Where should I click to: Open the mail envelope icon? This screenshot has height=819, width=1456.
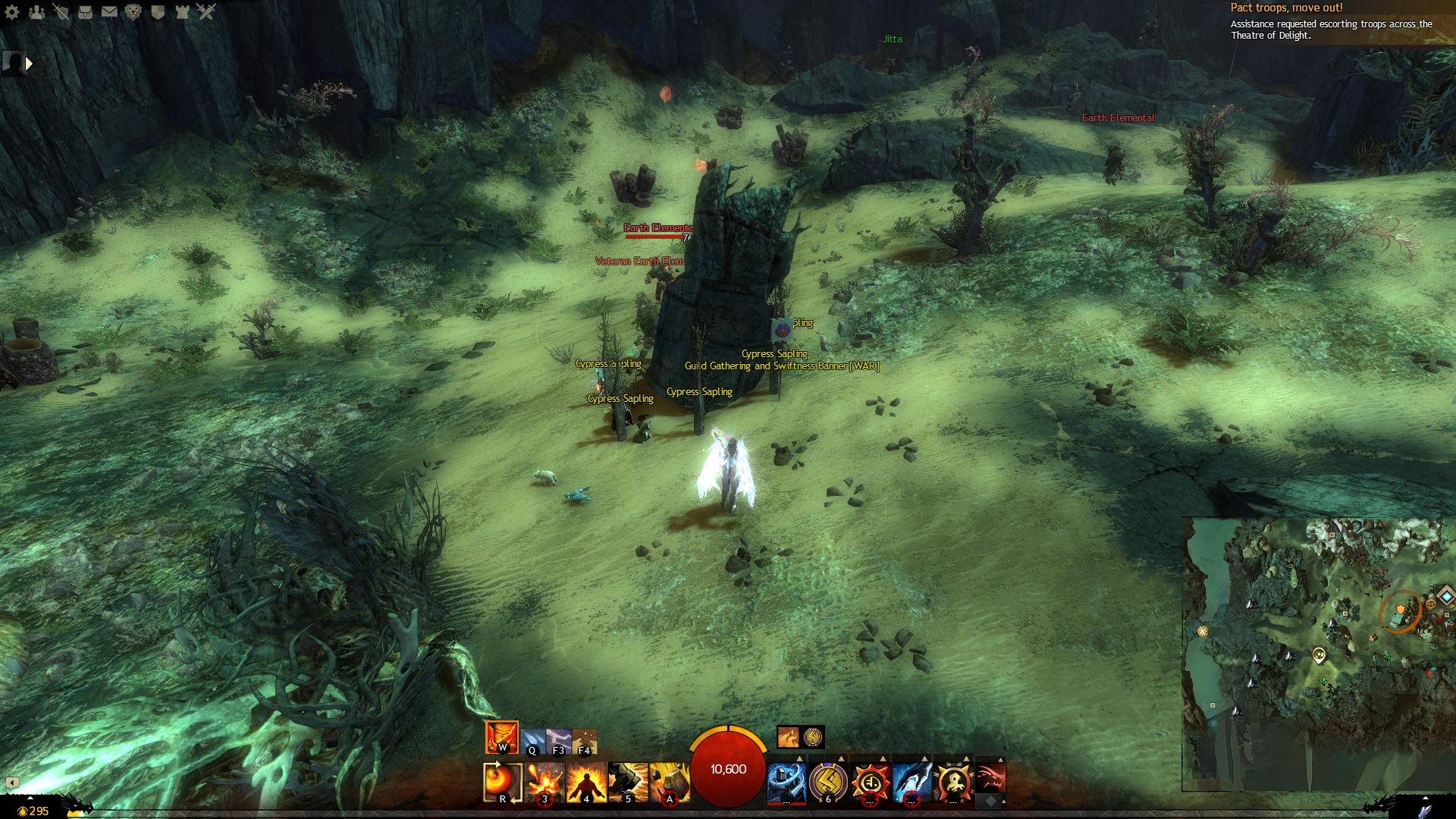click(x=109, y=11)
